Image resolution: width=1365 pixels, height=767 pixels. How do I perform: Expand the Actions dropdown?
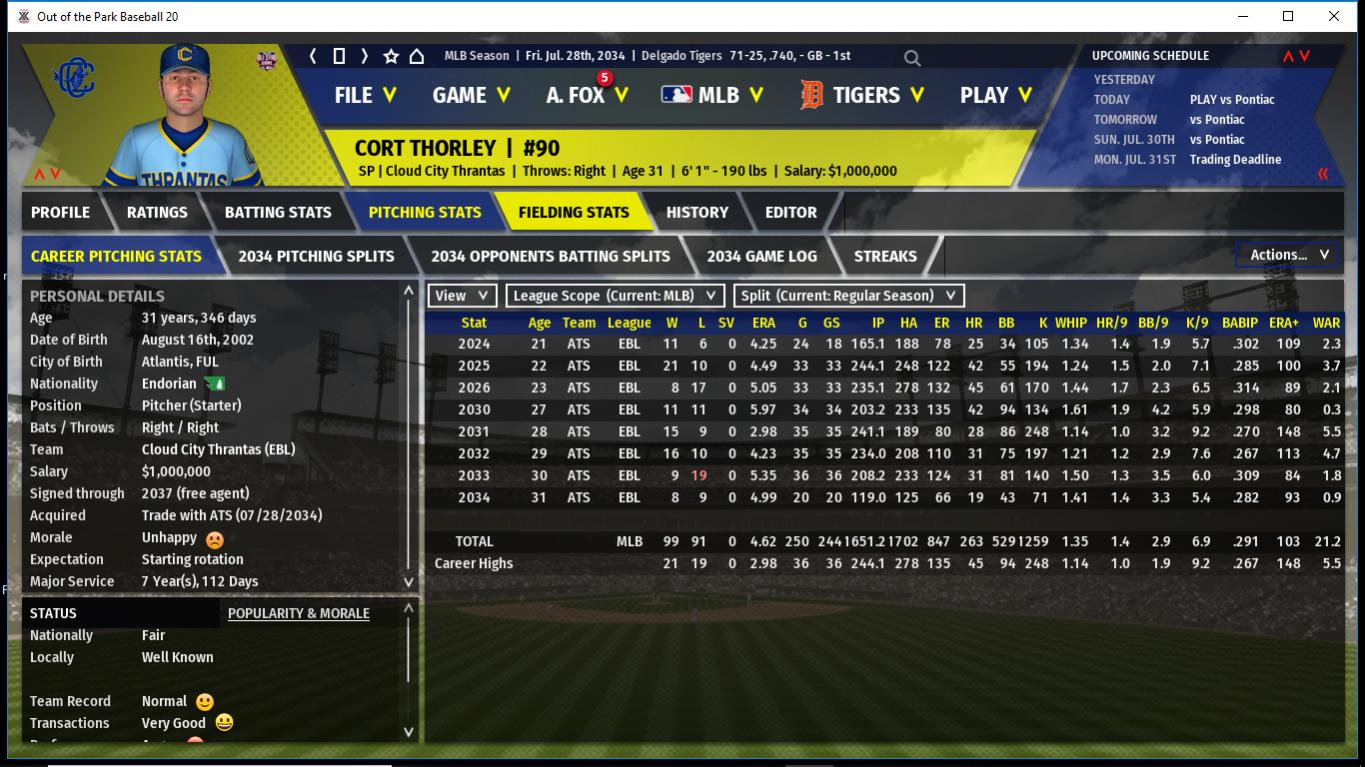click(1288, 255)
